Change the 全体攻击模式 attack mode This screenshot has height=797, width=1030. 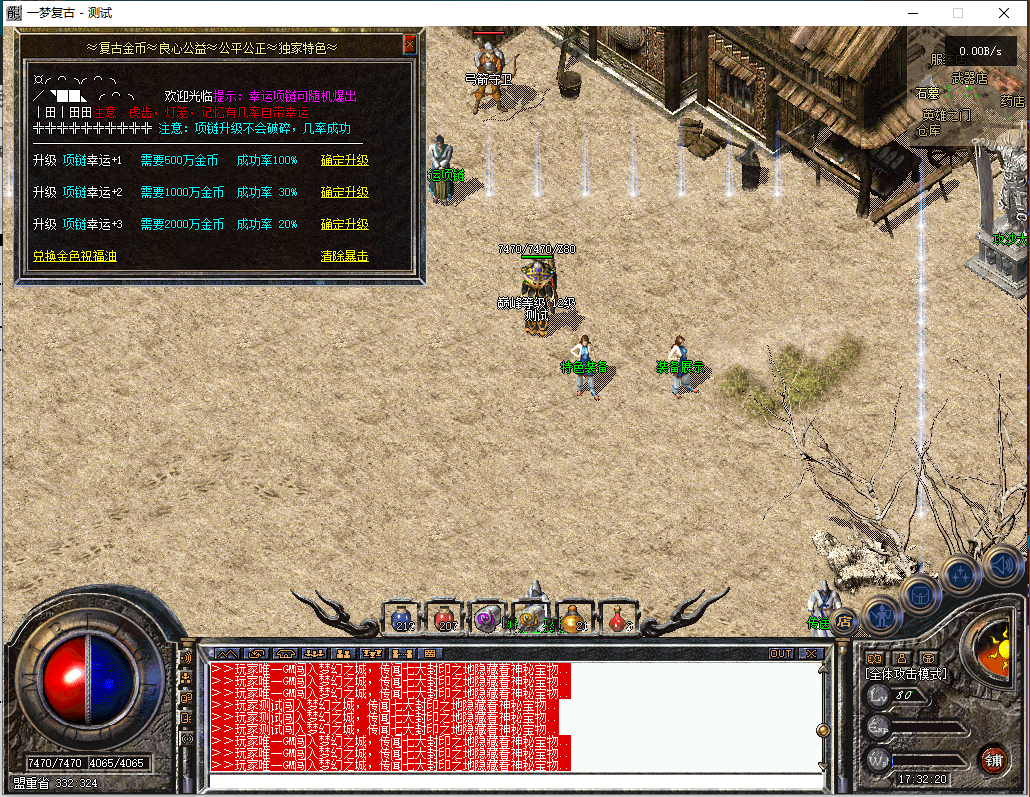906,674
